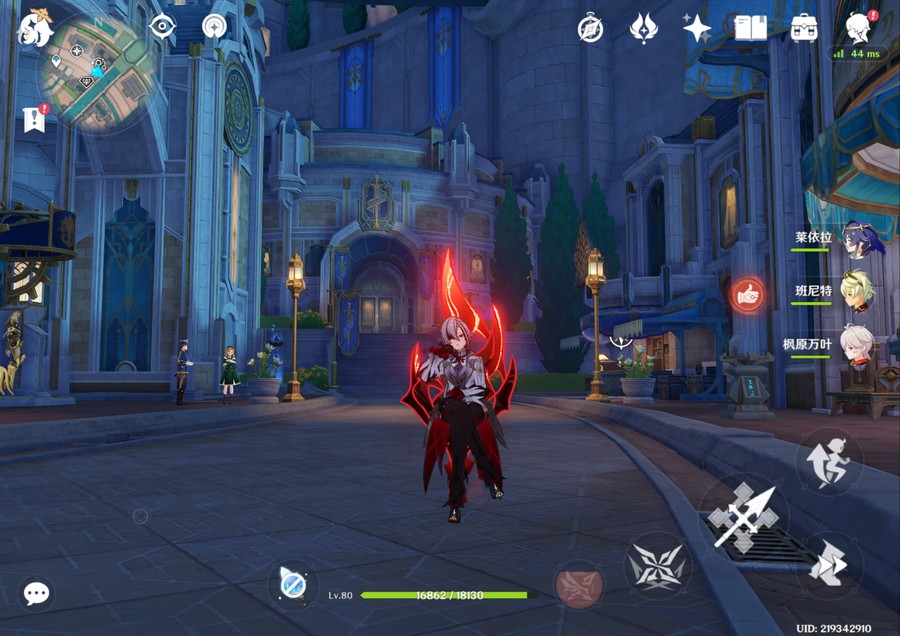900x636 pixels.
Task: Open the Paimon main menu
Action: 36,28
